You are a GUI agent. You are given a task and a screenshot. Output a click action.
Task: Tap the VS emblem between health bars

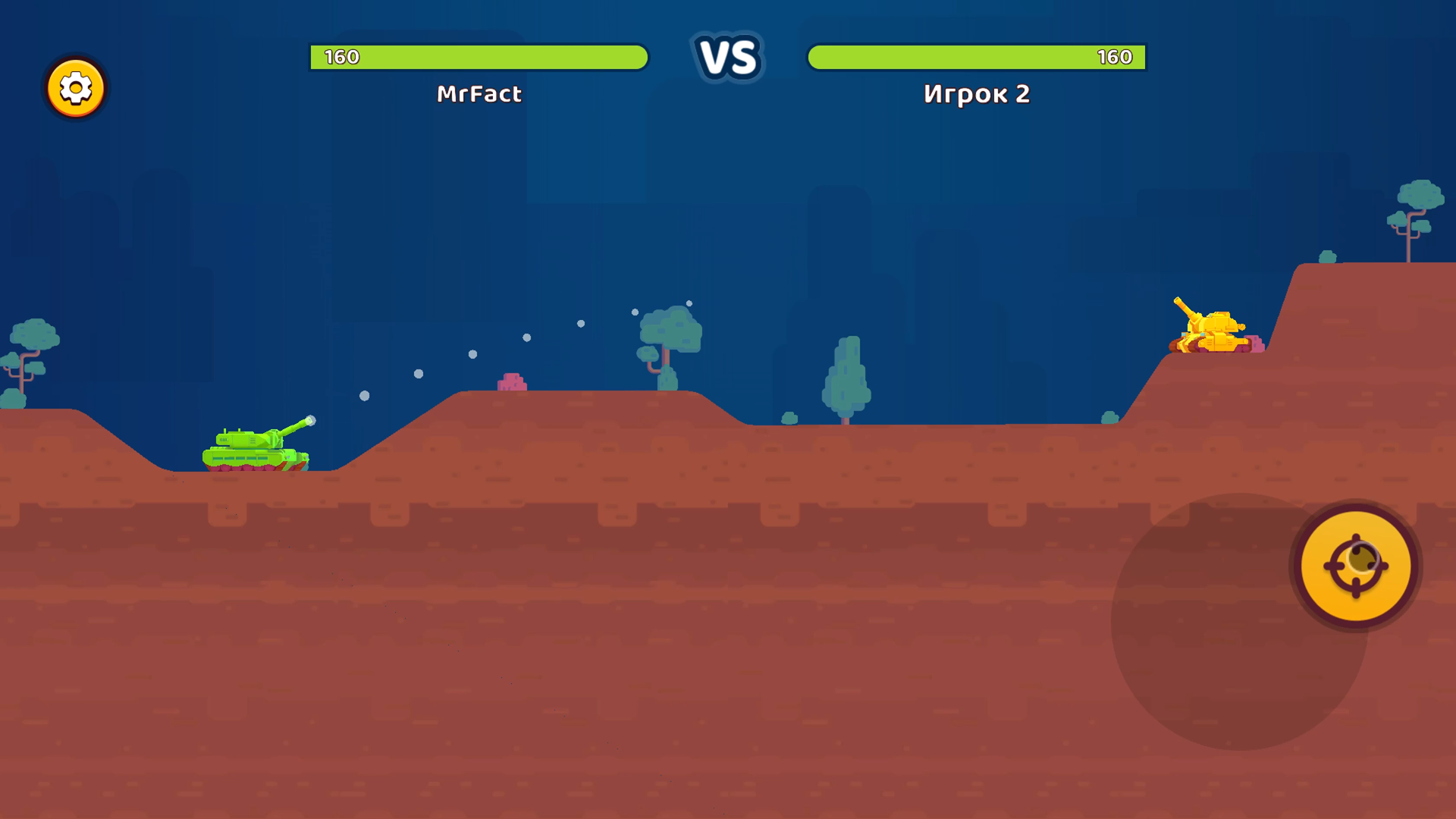click(x=729, y=58)
